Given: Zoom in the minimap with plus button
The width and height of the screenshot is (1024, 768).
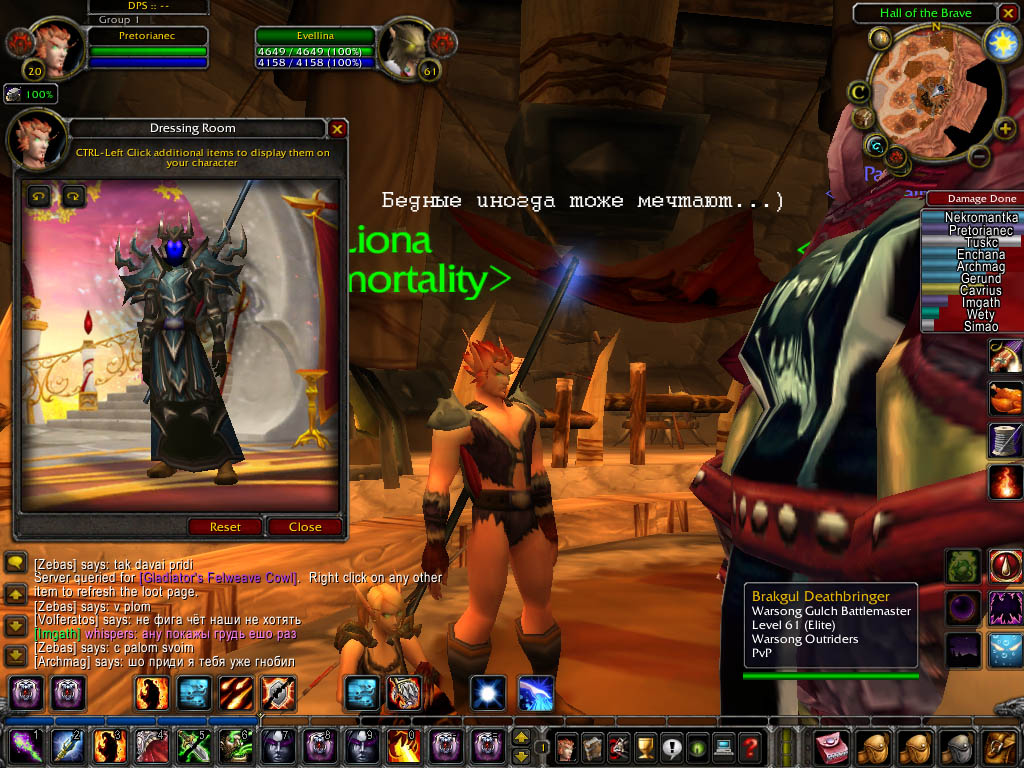Looking at the screenshot, I should click(1005, 128).
